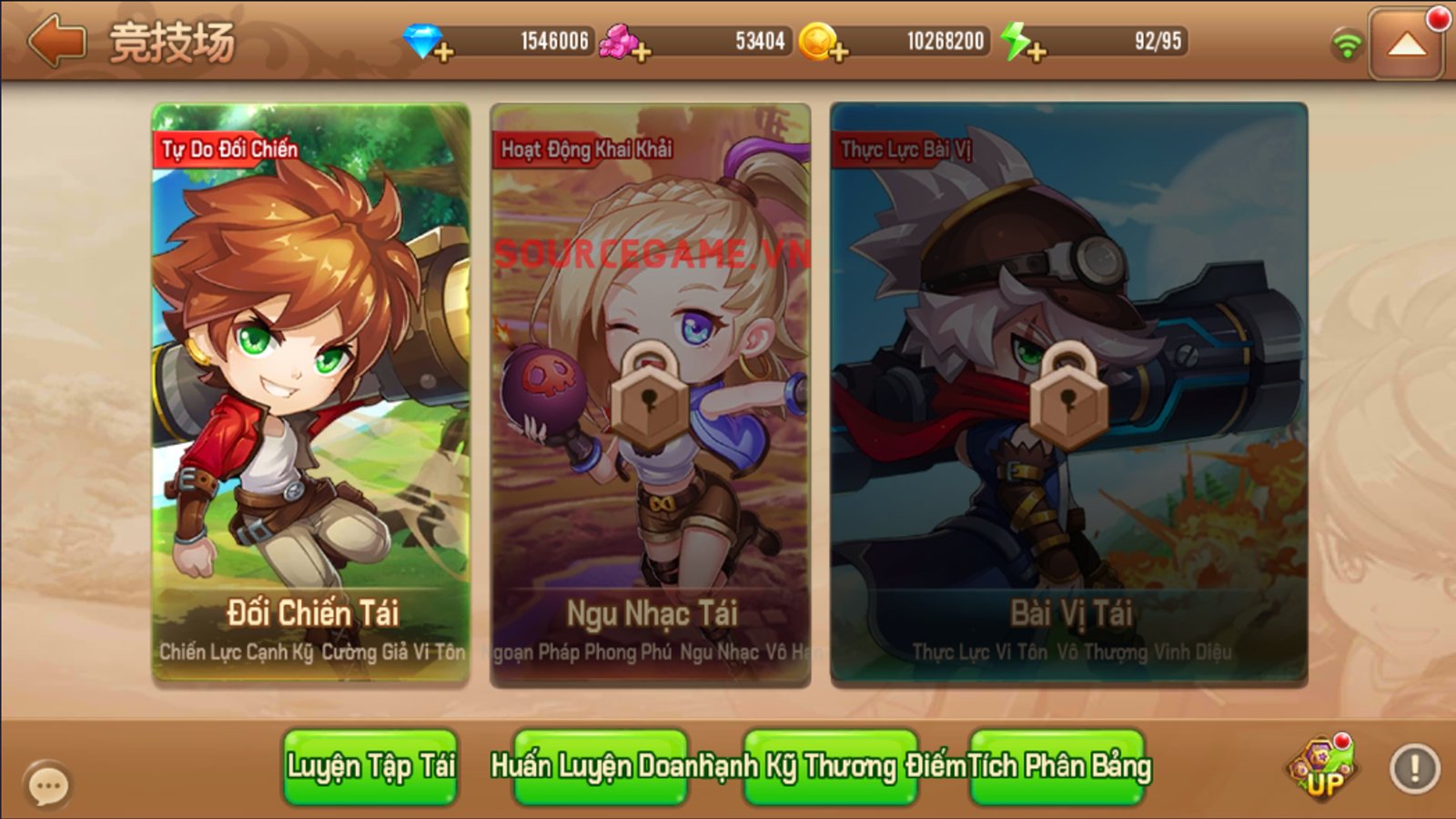Add more gold coins
This screenshot has width=1456, height=819.
click(839, 52)
